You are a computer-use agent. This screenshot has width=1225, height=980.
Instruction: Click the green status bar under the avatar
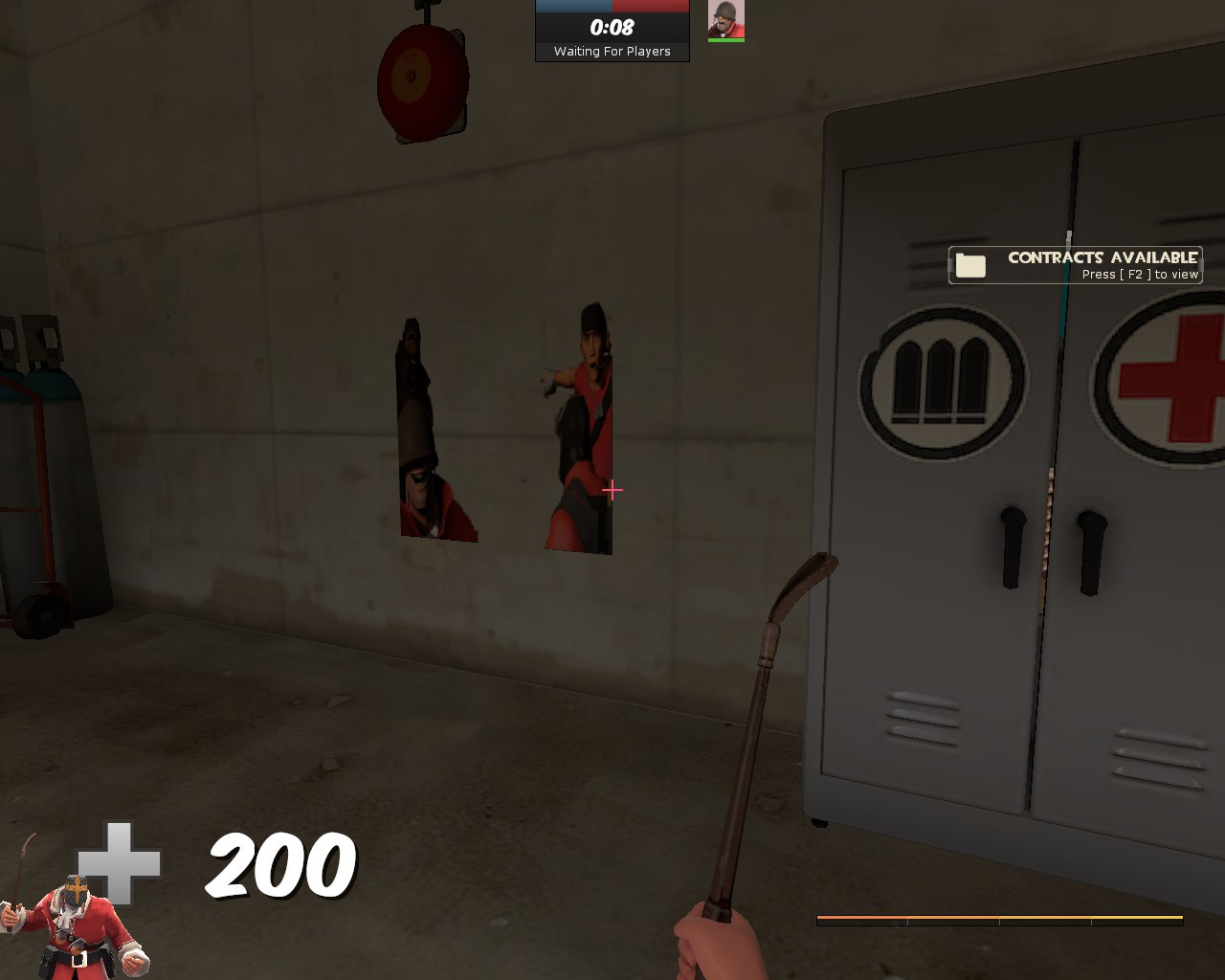tap(727, 39)
